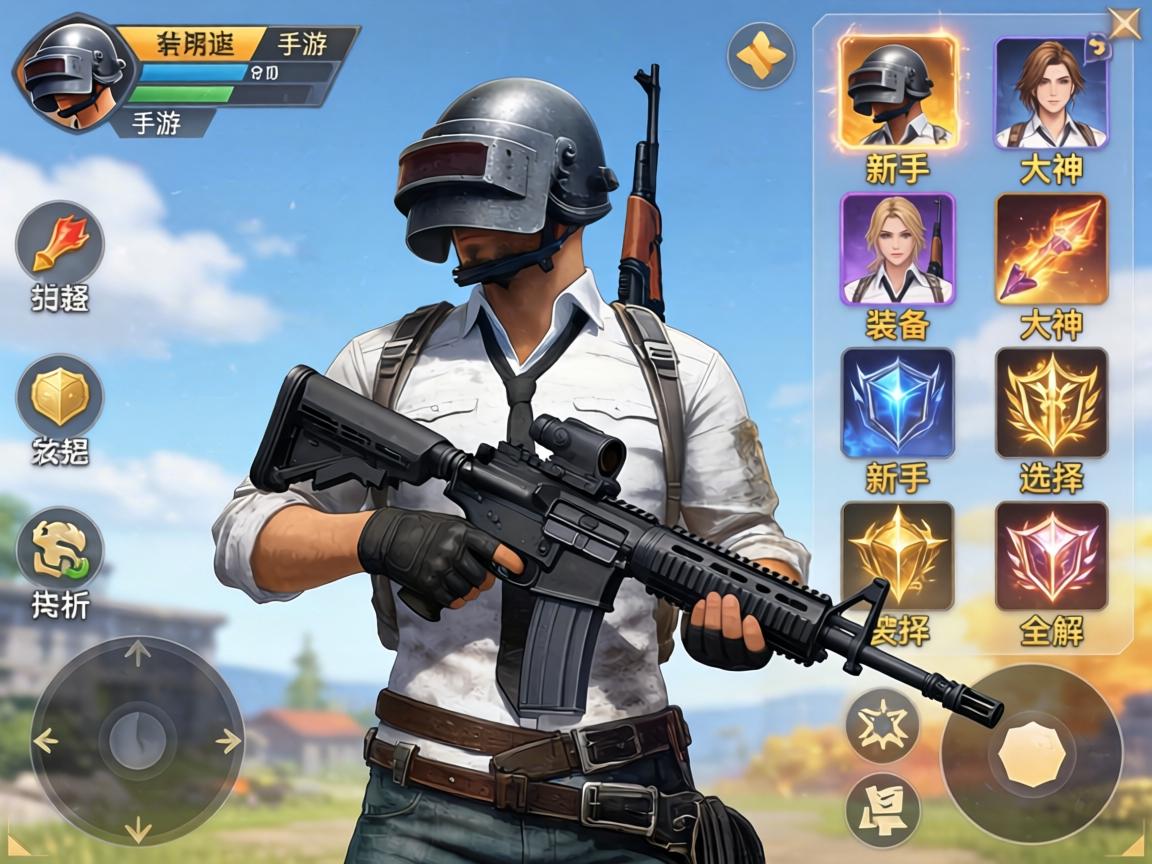Click the golden dragon round button
Screen dimensions: 1152x864
(x=60, y=549)
